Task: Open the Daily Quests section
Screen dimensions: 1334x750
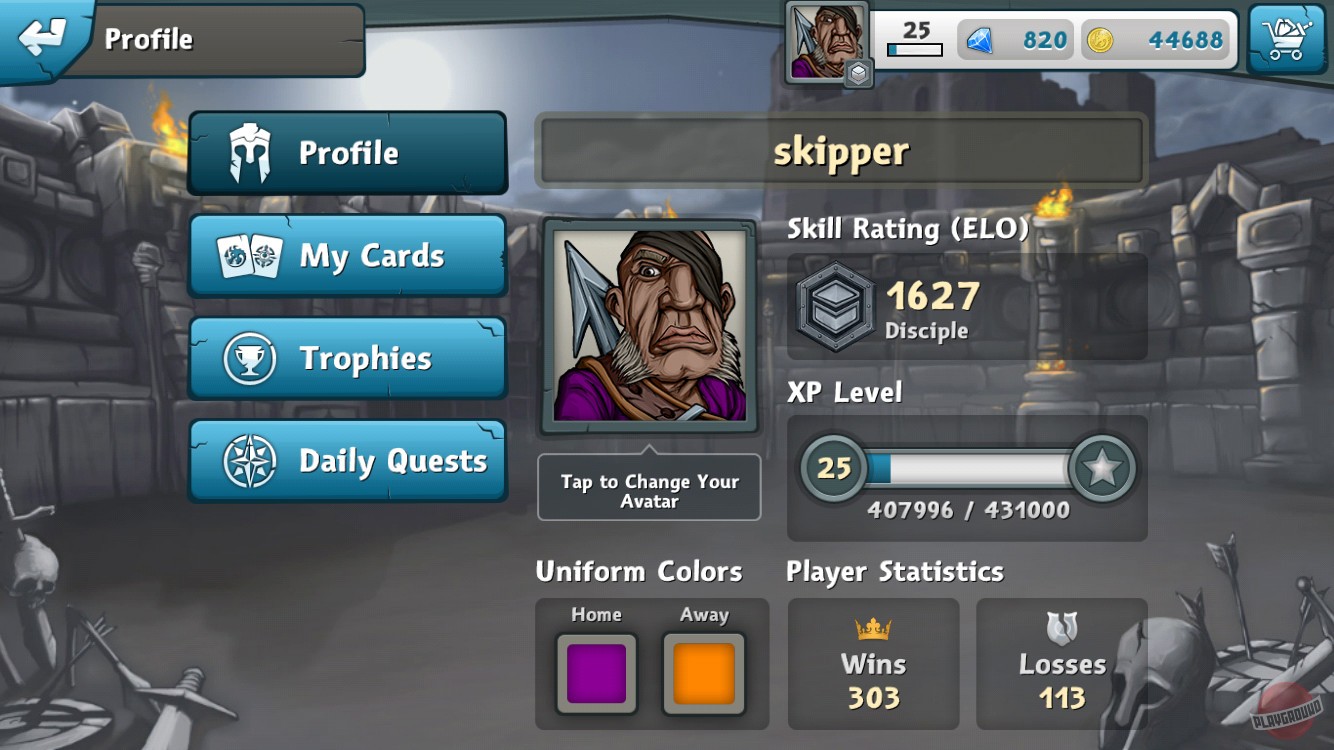Action: (347, 460)
